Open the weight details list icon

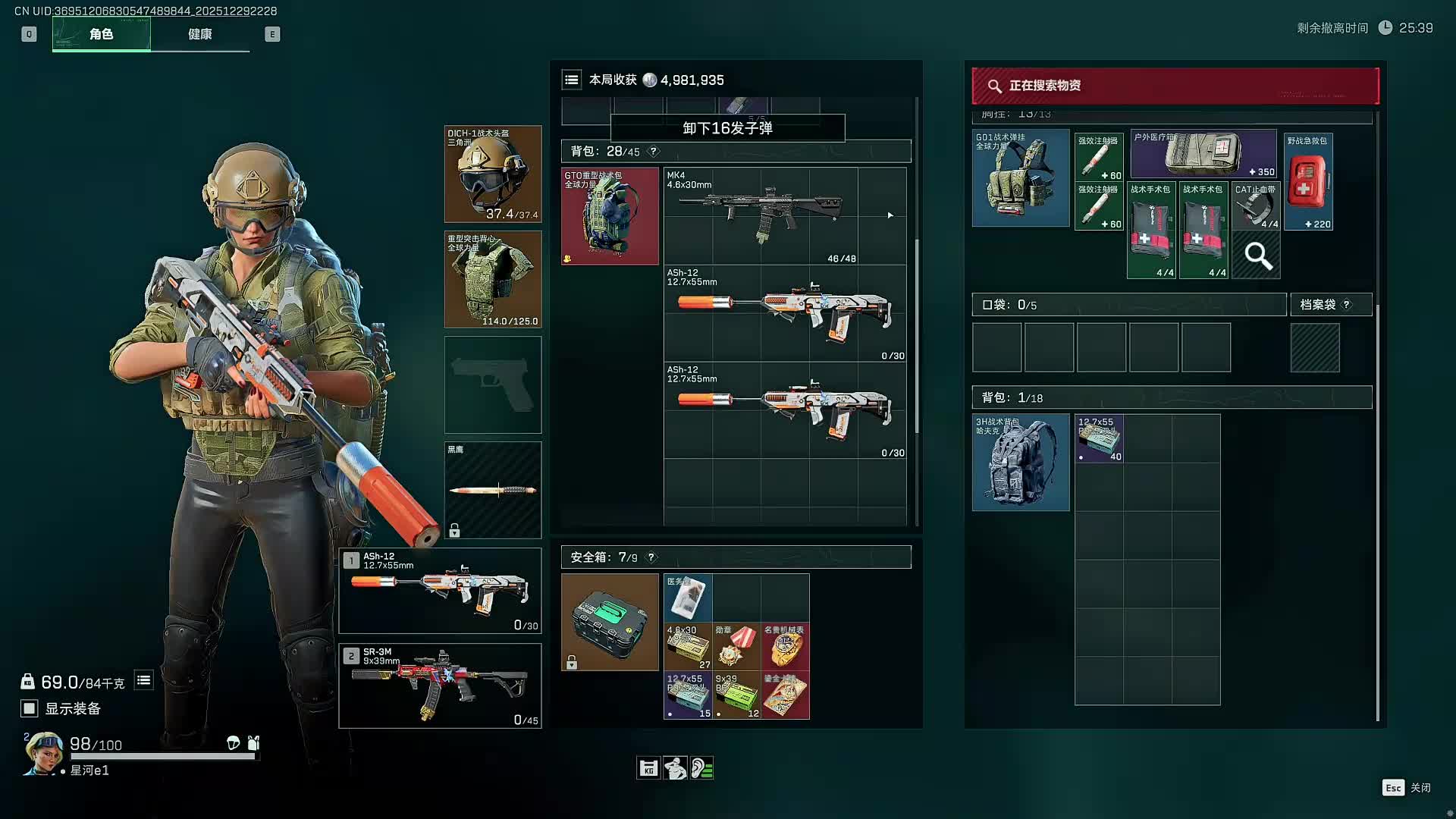[143, 680]
